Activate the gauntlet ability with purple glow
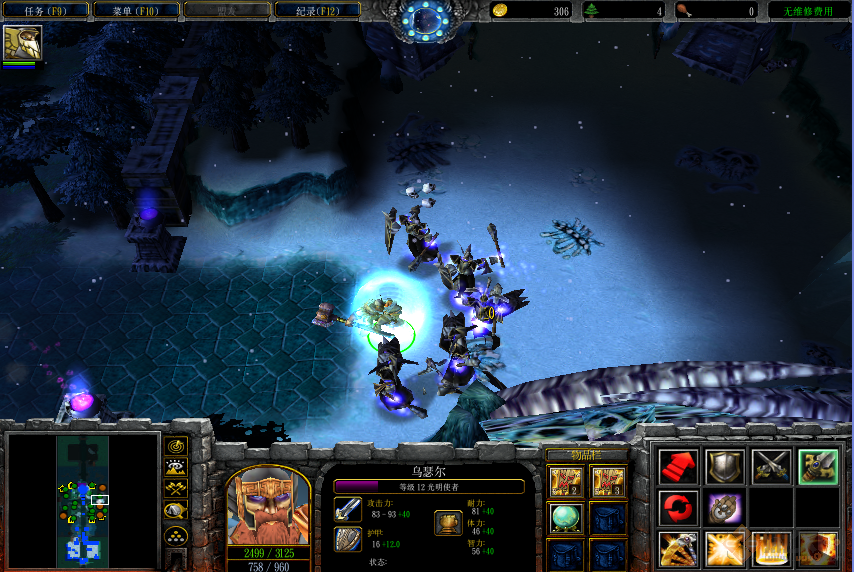This screenshot has height=572, width=854. [722, 507]
